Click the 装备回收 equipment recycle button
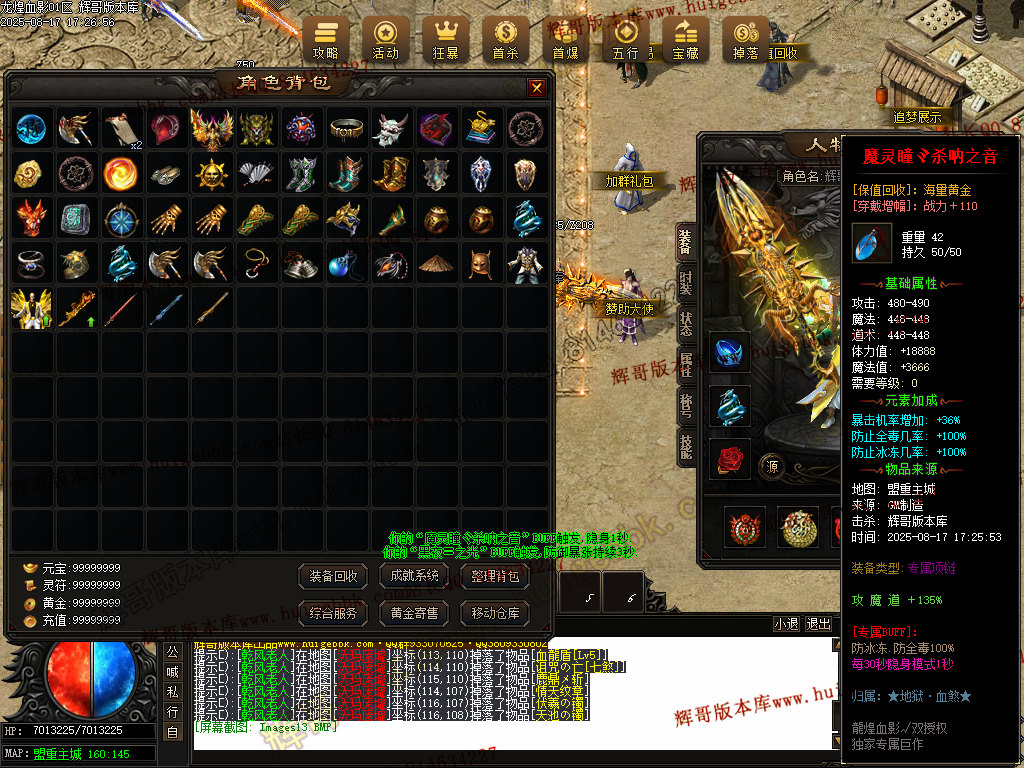Screen dimensions: 1024x768 (x=334, y=576)
